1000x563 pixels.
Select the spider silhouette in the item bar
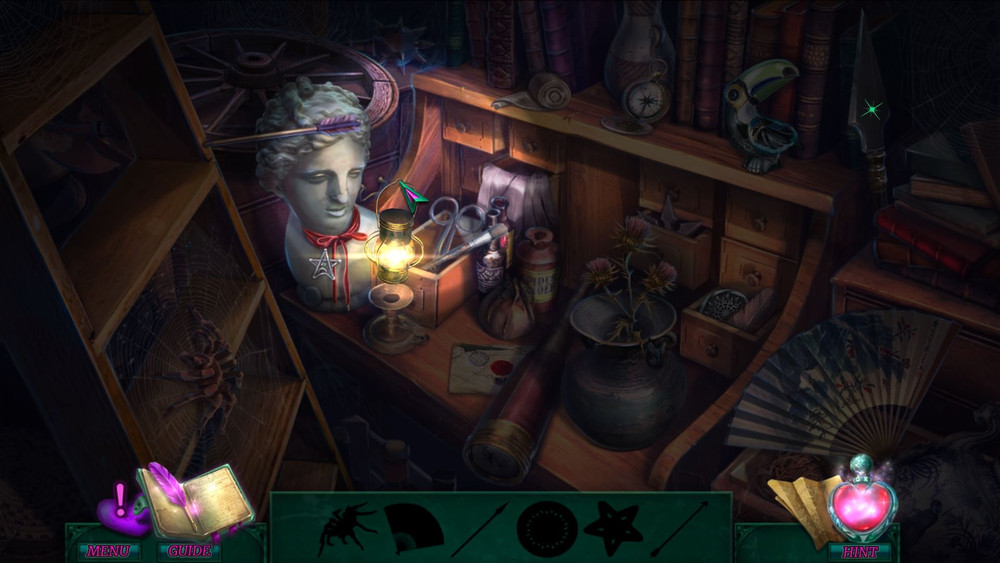pyautogui.click(x=346, y=528)
